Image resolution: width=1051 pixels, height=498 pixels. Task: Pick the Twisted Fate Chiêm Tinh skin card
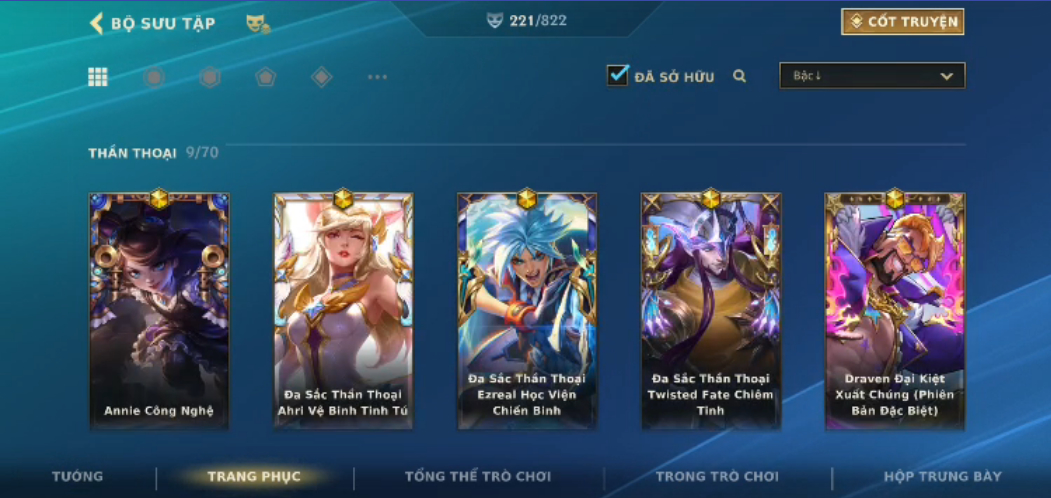coord(710,311)
